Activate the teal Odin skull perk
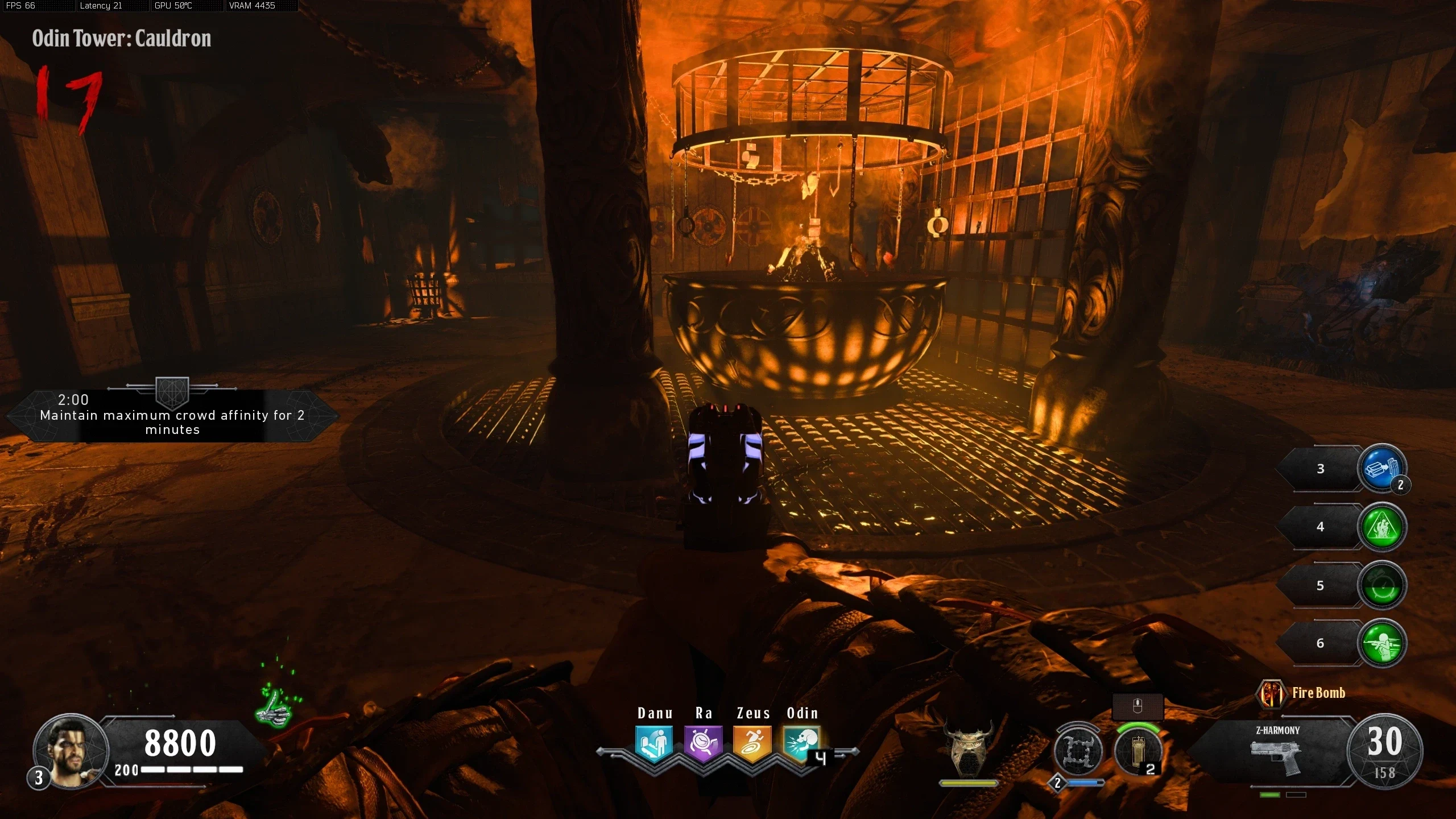 click(x=801, y=743)
